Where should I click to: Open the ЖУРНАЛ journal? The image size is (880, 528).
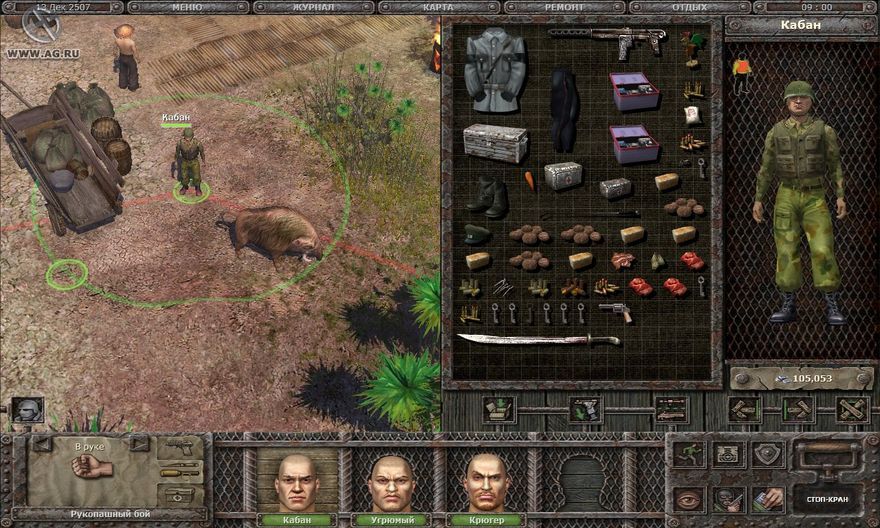[x=313, y=7]
